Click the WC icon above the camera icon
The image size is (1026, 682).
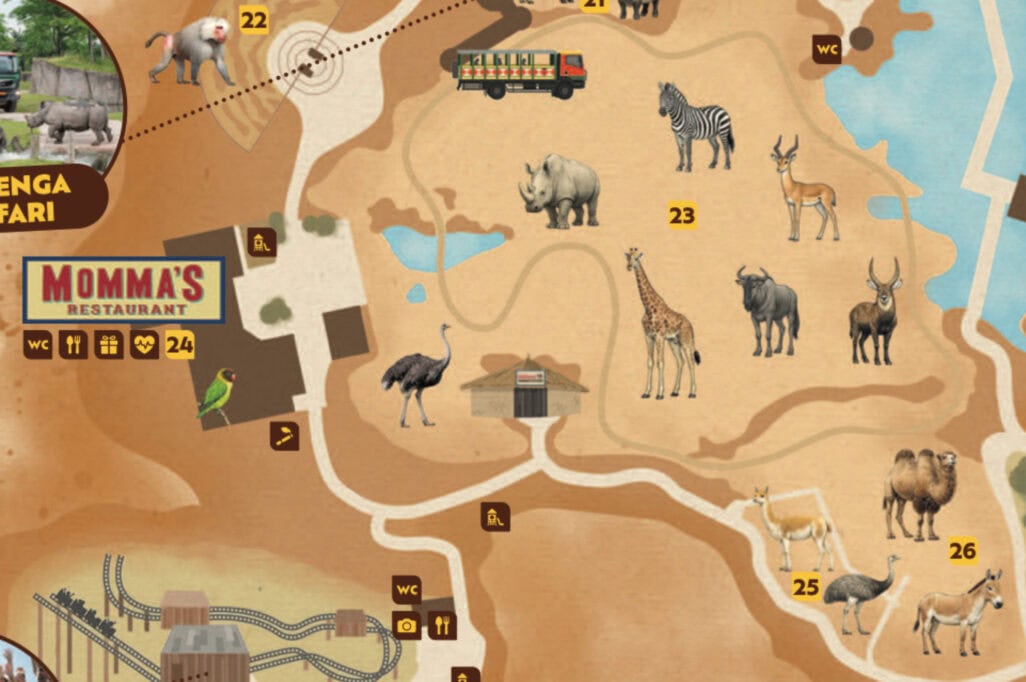(406, 589)
